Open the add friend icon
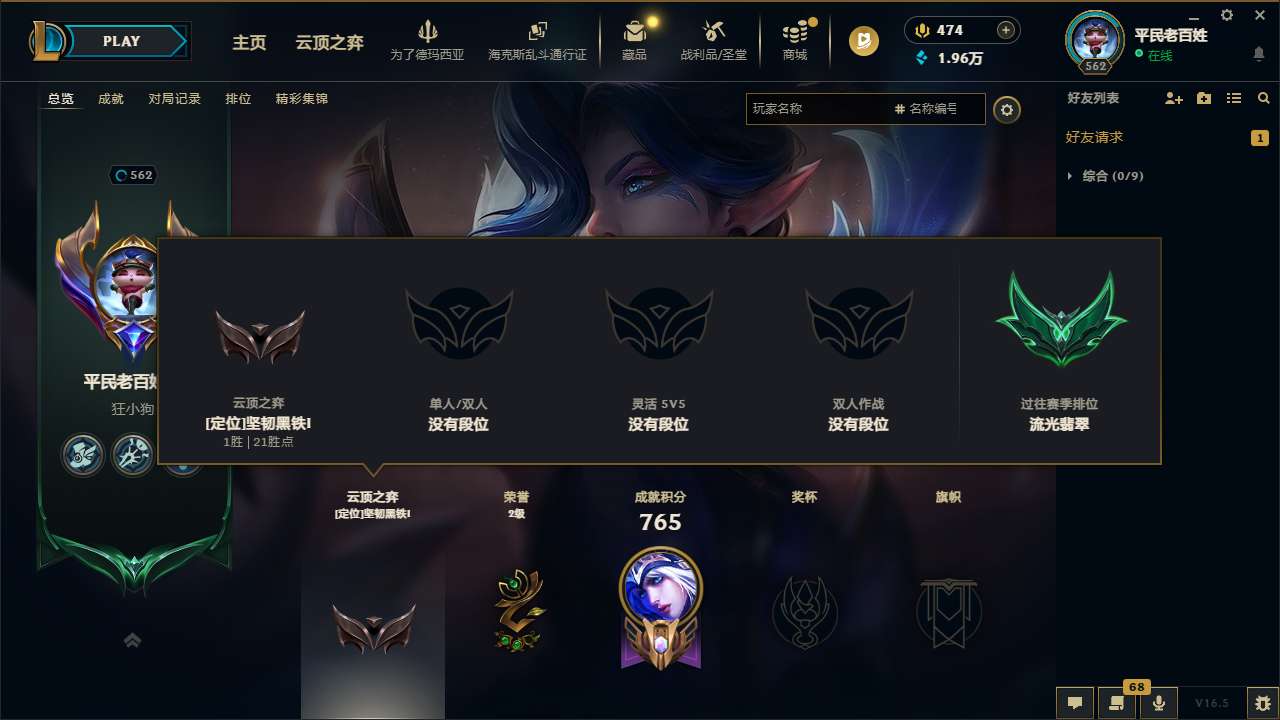 1172,98
